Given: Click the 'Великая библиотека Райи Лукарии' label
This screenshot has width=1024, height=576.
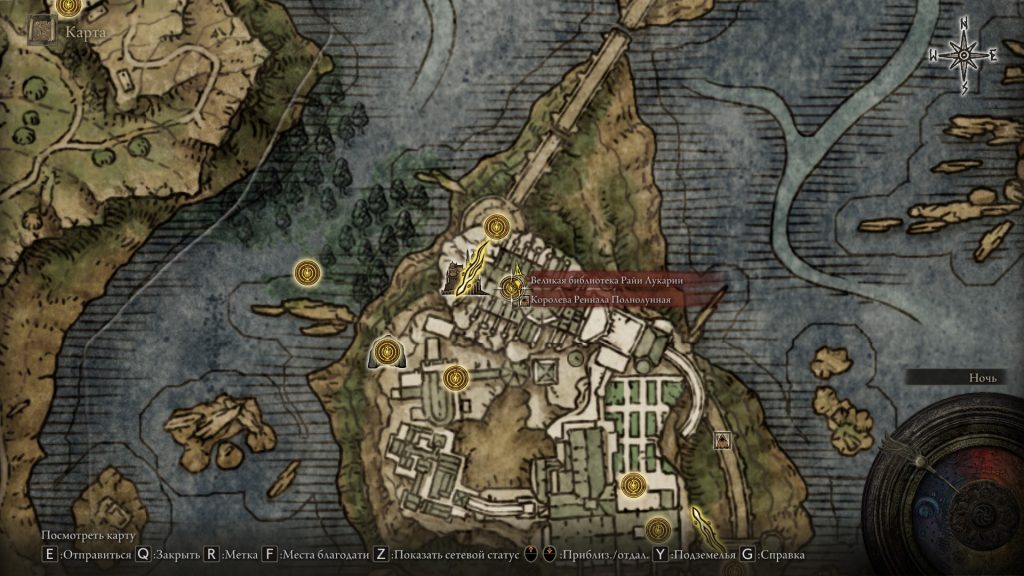Looking at the screenshot, I should pos(608,282).
